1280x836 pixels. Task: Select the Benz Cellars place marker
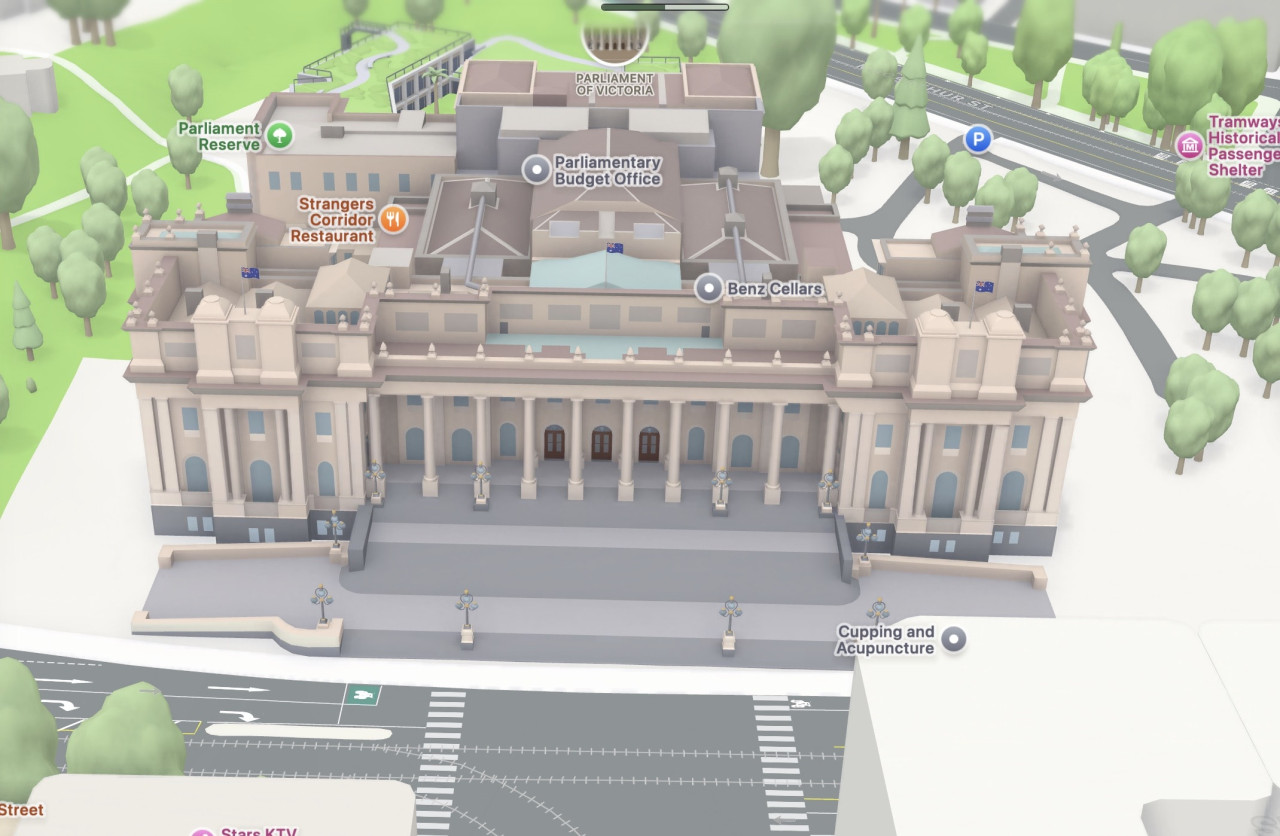[x=709, y=288]
